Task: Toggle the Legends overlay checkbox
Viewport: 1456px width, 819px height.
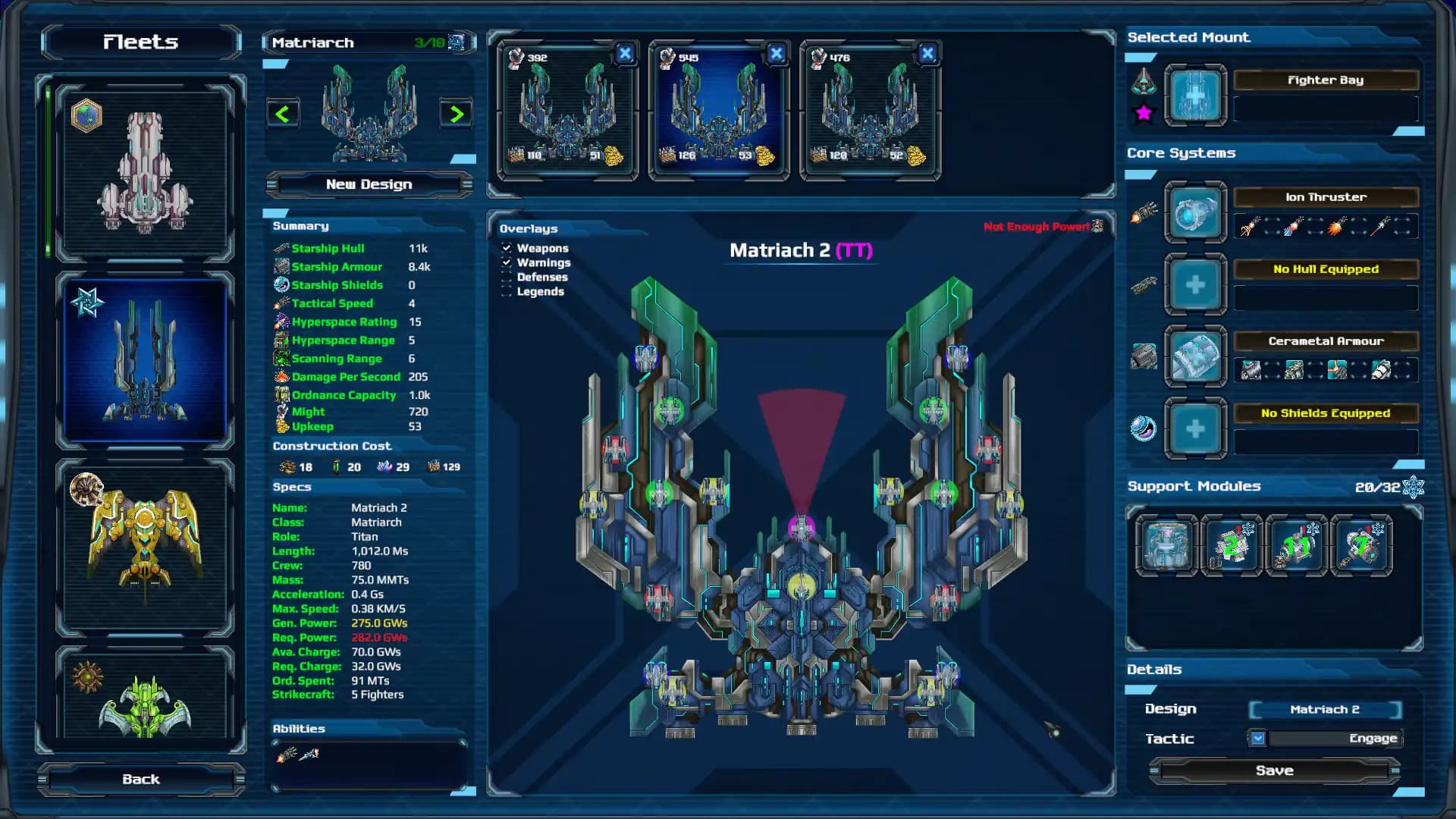Action: click(x=507, y=292)
